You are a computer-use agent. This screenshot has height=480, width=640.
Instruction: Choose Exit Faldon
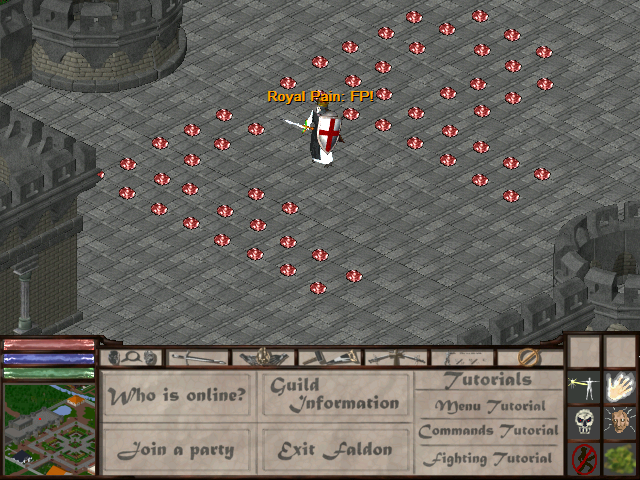pos(335,450)
